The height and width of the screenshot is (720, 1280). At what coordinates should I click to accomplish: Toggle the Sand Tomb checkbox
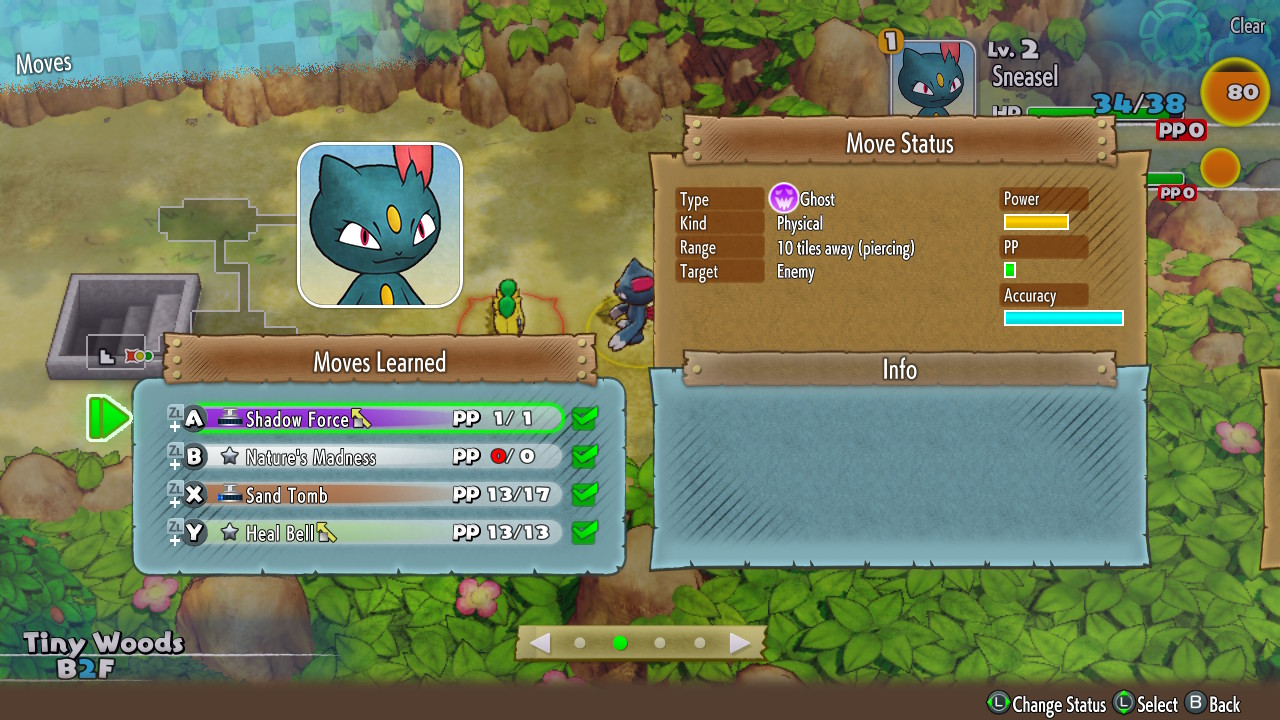point(585,495)
